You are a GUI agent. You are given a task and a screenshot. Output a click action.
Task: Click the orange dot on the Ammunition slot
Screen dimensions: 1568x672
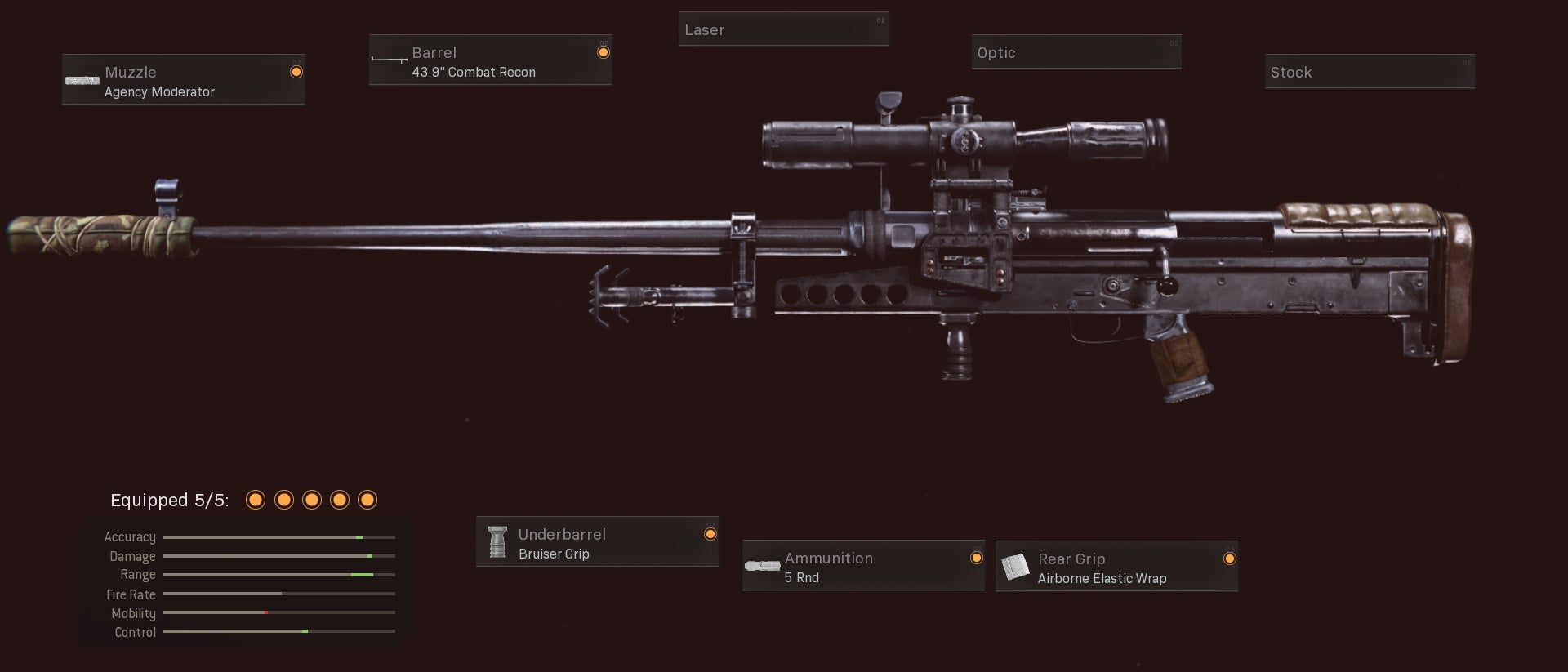point(977,557)
